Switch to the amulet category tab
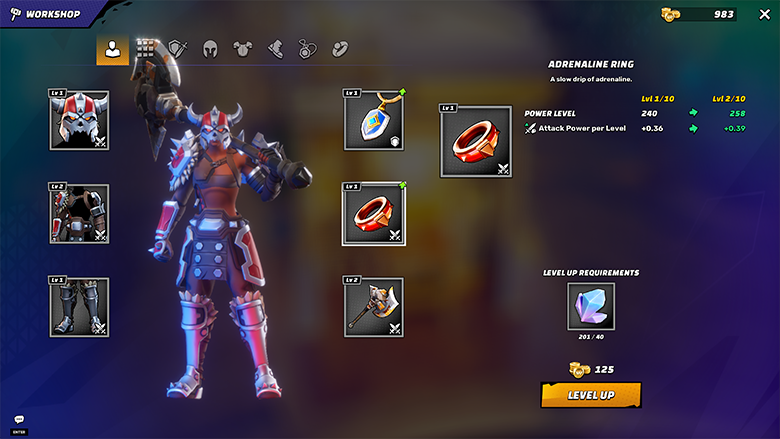 [x=307, y=49]
